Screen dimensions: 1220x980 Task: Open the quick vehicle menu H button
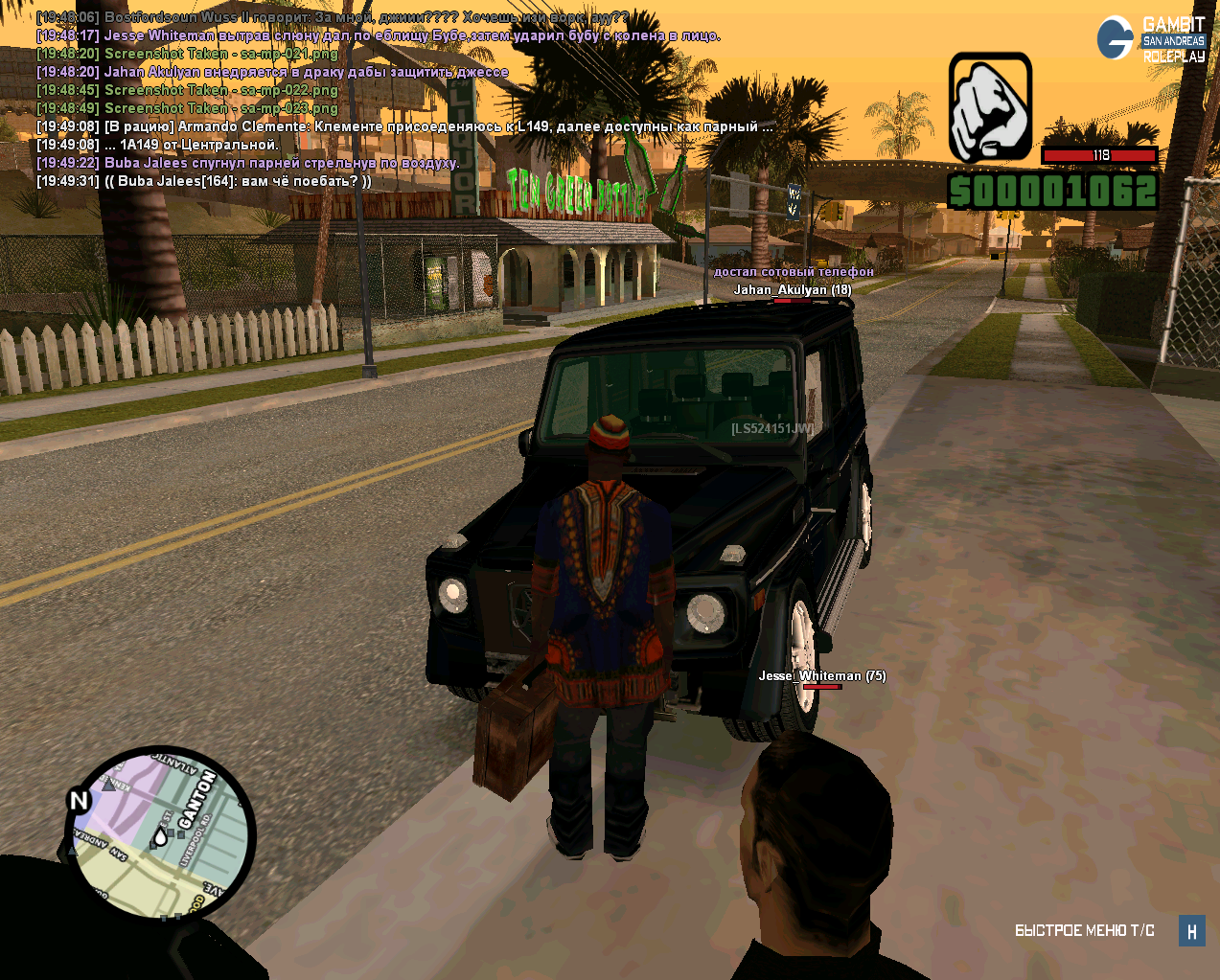point(1191,930)
